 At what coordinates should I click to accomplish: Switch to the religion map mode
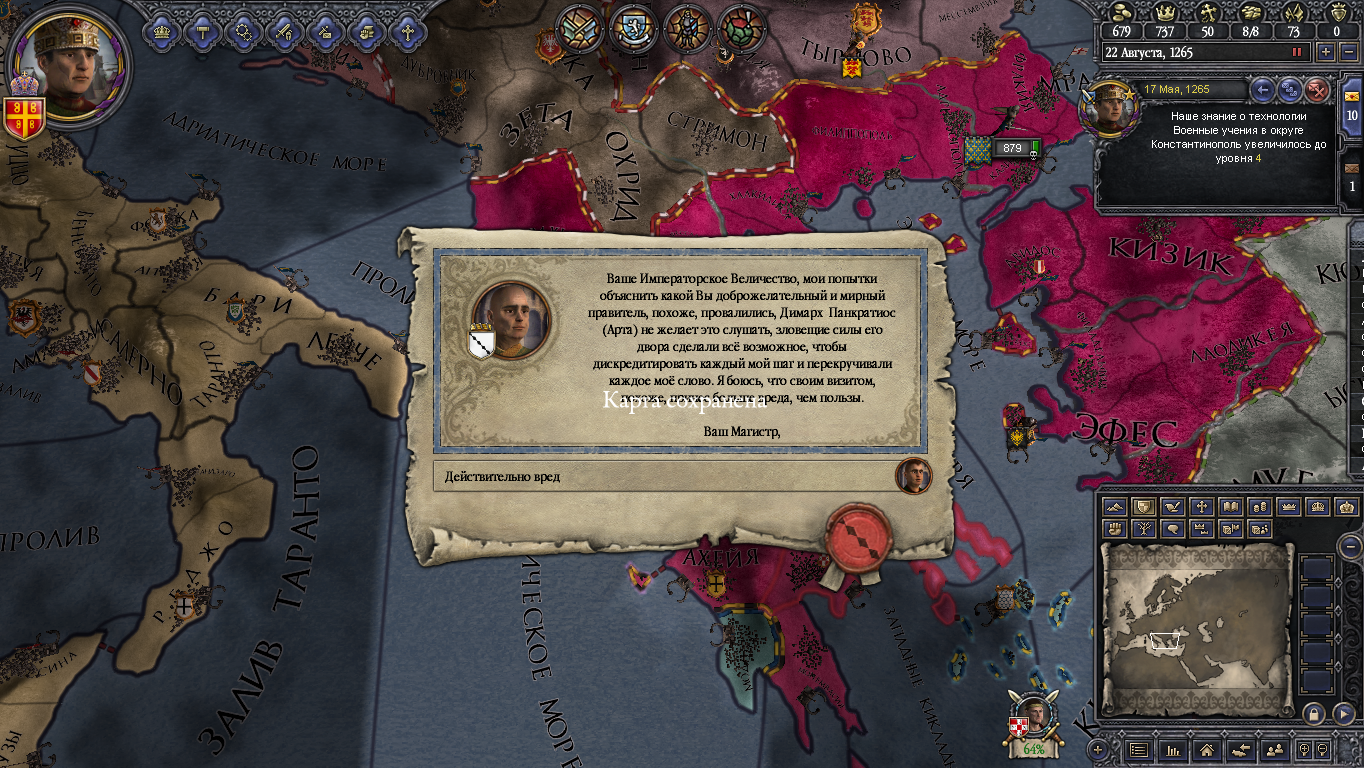[x=1202, y=507]
